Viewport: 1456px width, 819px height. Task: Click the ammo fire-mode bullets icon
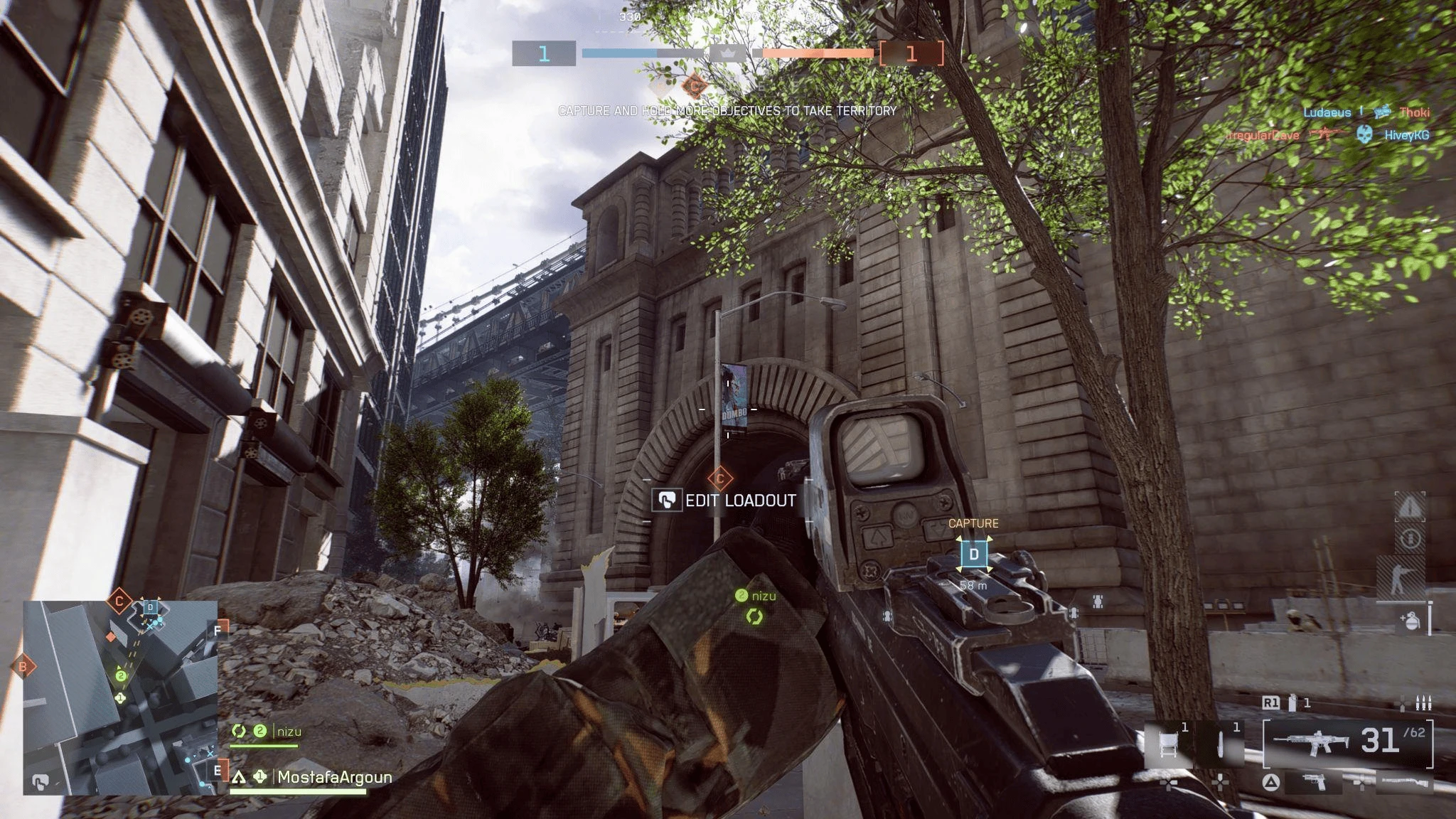coord(1415,703)
